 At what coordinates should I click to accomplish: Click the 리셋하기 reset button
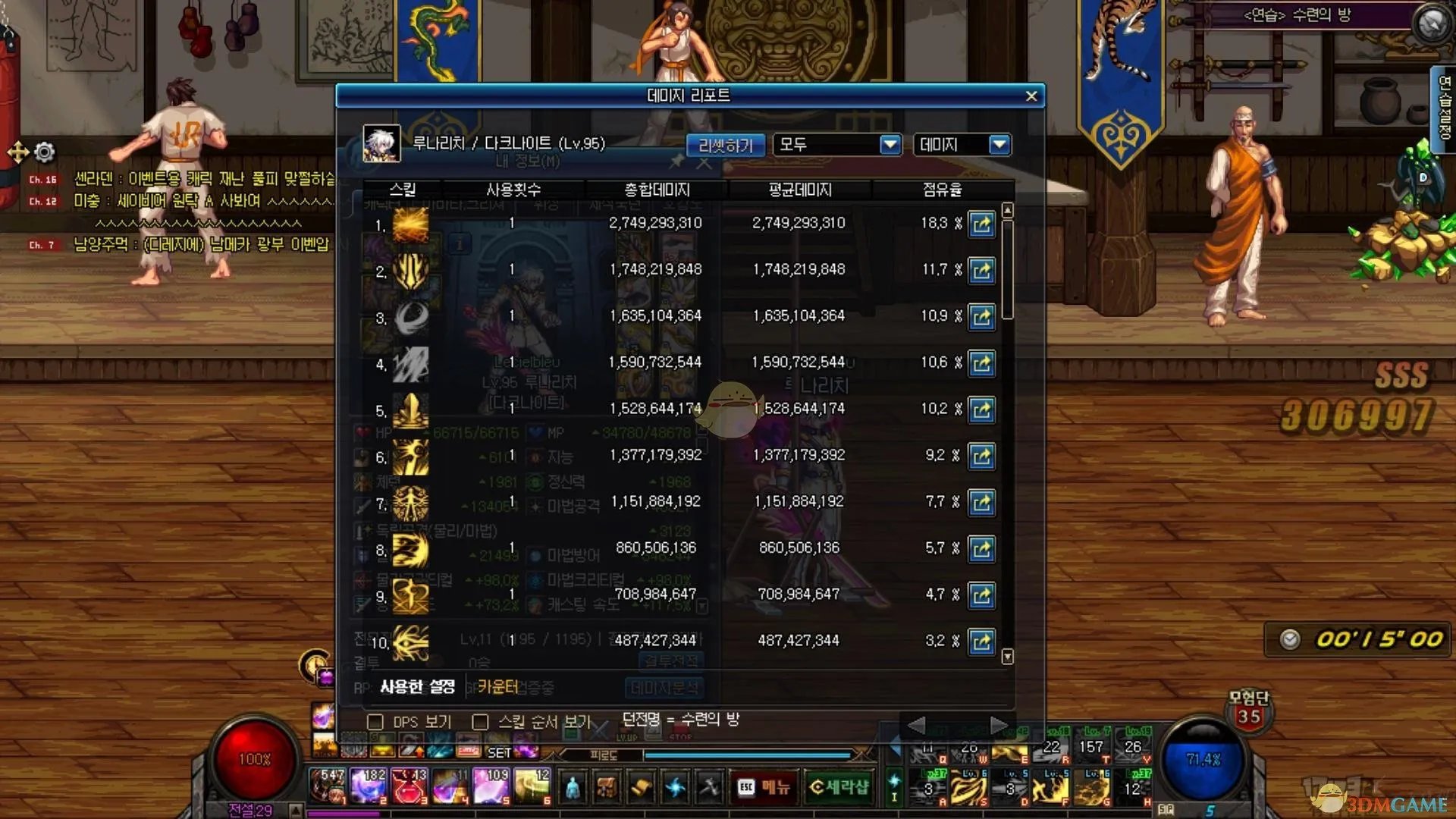click(x=726, y=145)
